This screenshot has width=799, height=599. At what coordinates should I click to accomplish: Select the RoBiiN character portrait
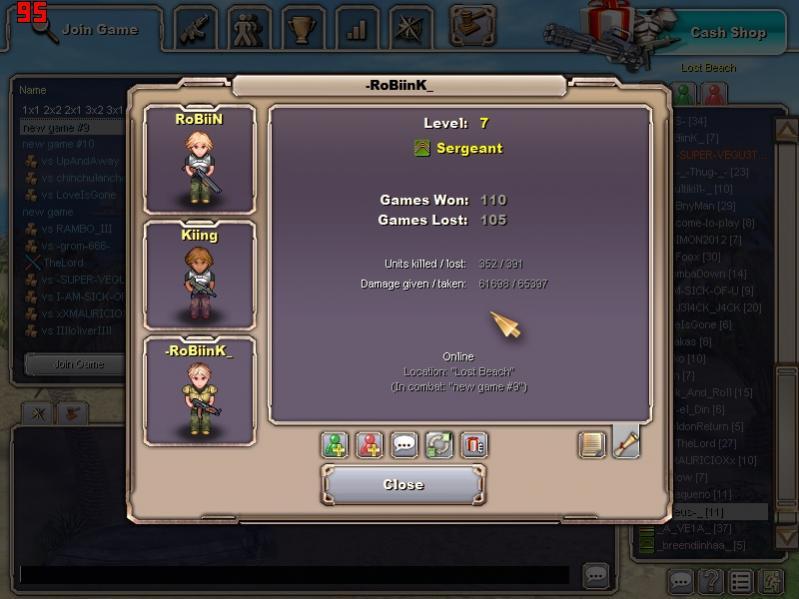199,160
